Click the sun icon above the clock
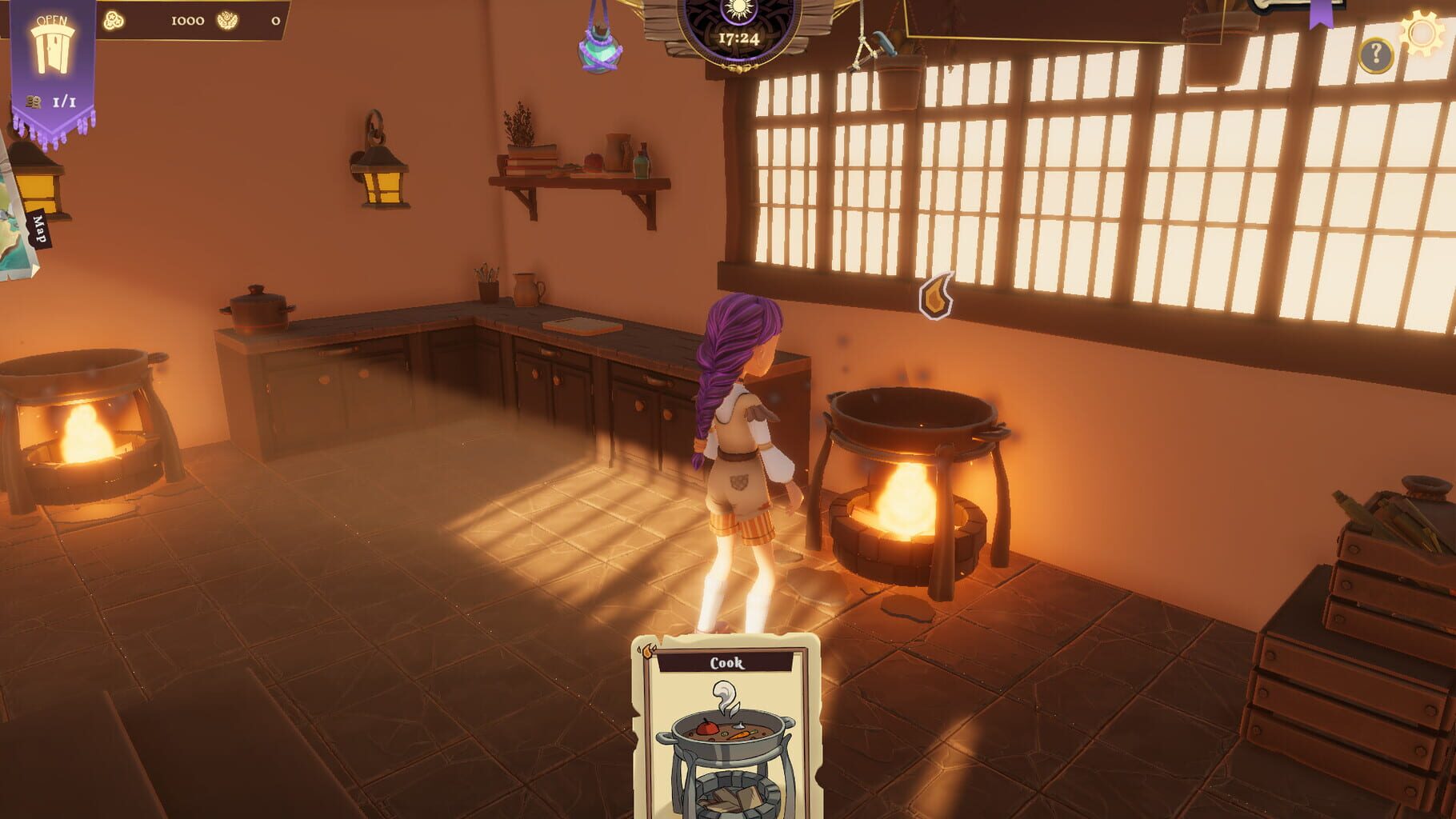 (738, 10)
